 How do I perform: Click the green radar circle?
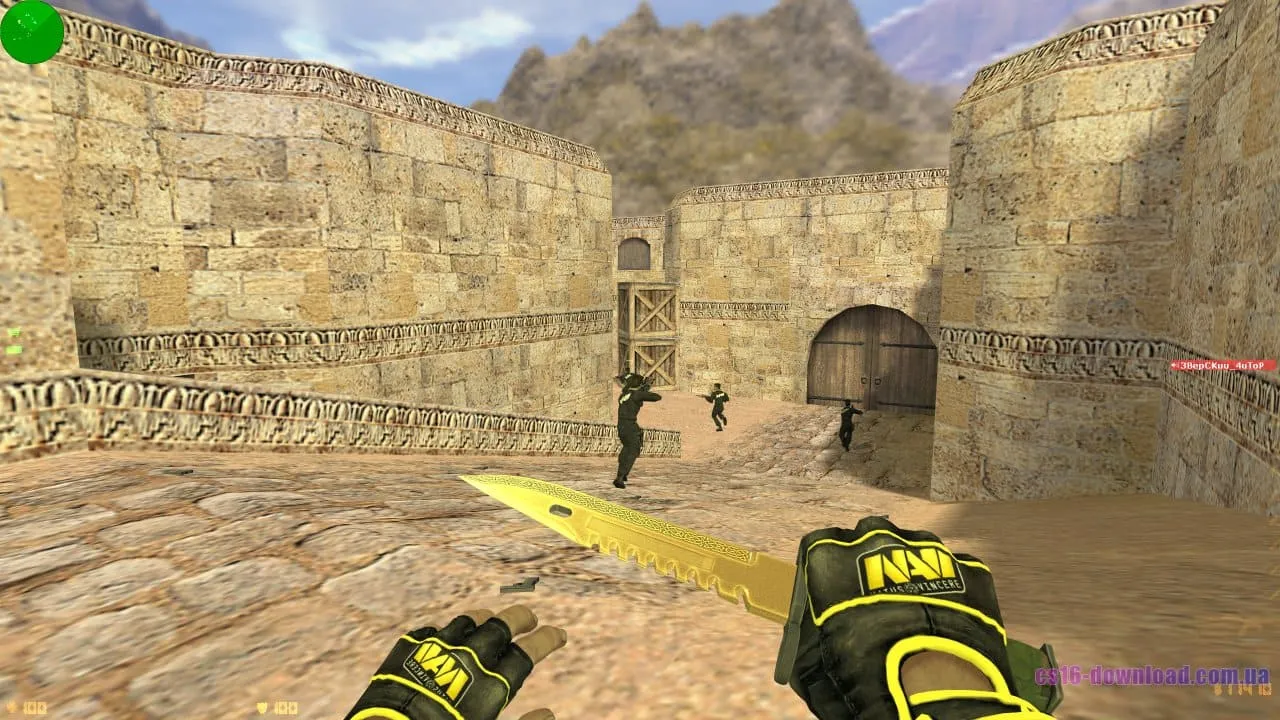29,31
